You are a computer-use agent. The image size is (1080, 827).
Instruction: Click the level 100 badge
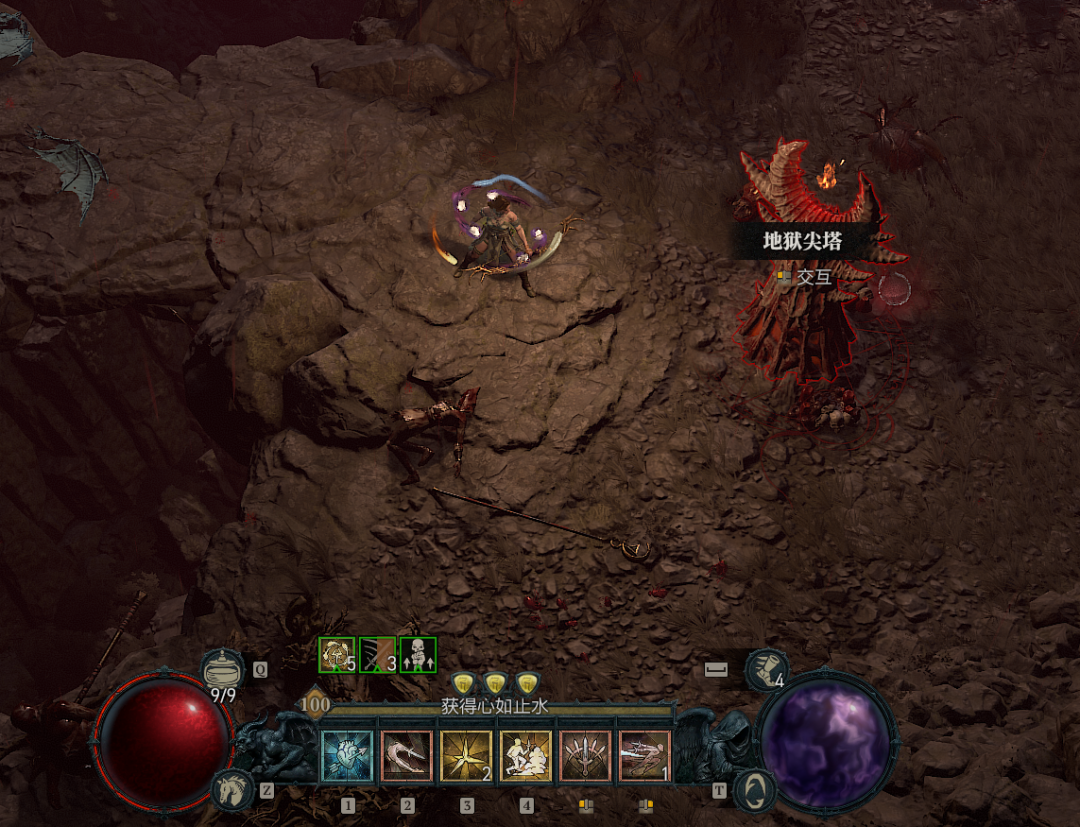click(x=315, y=703)
